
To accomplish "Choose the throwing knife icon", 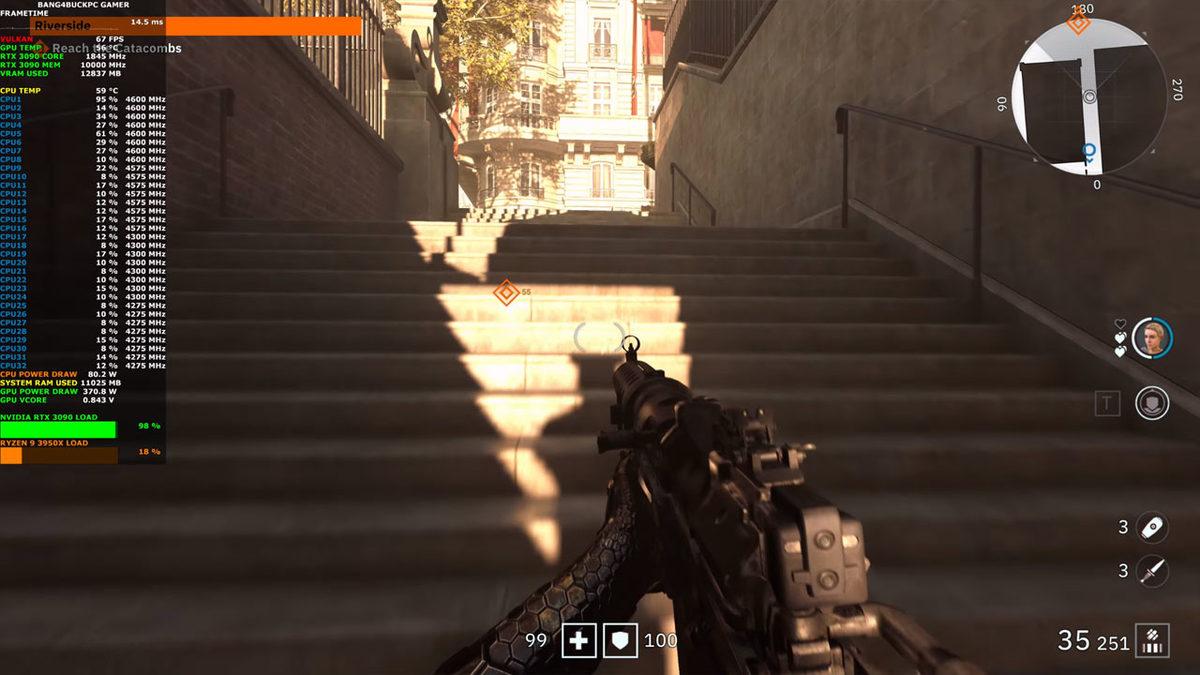I will [x=1152, y=571].
